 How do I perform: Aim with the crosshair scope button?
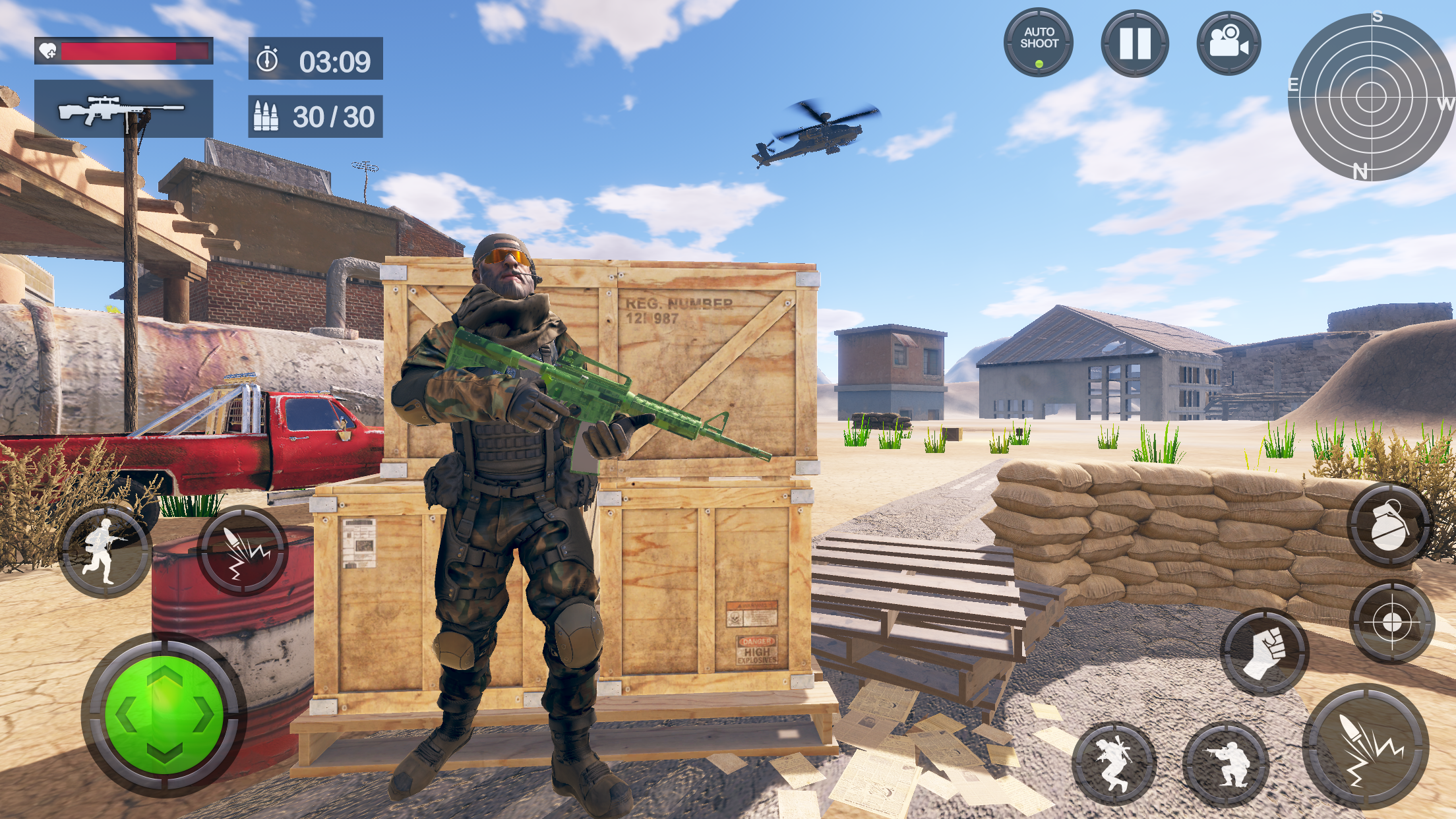pyautogui.click(x=1391, y=622)
